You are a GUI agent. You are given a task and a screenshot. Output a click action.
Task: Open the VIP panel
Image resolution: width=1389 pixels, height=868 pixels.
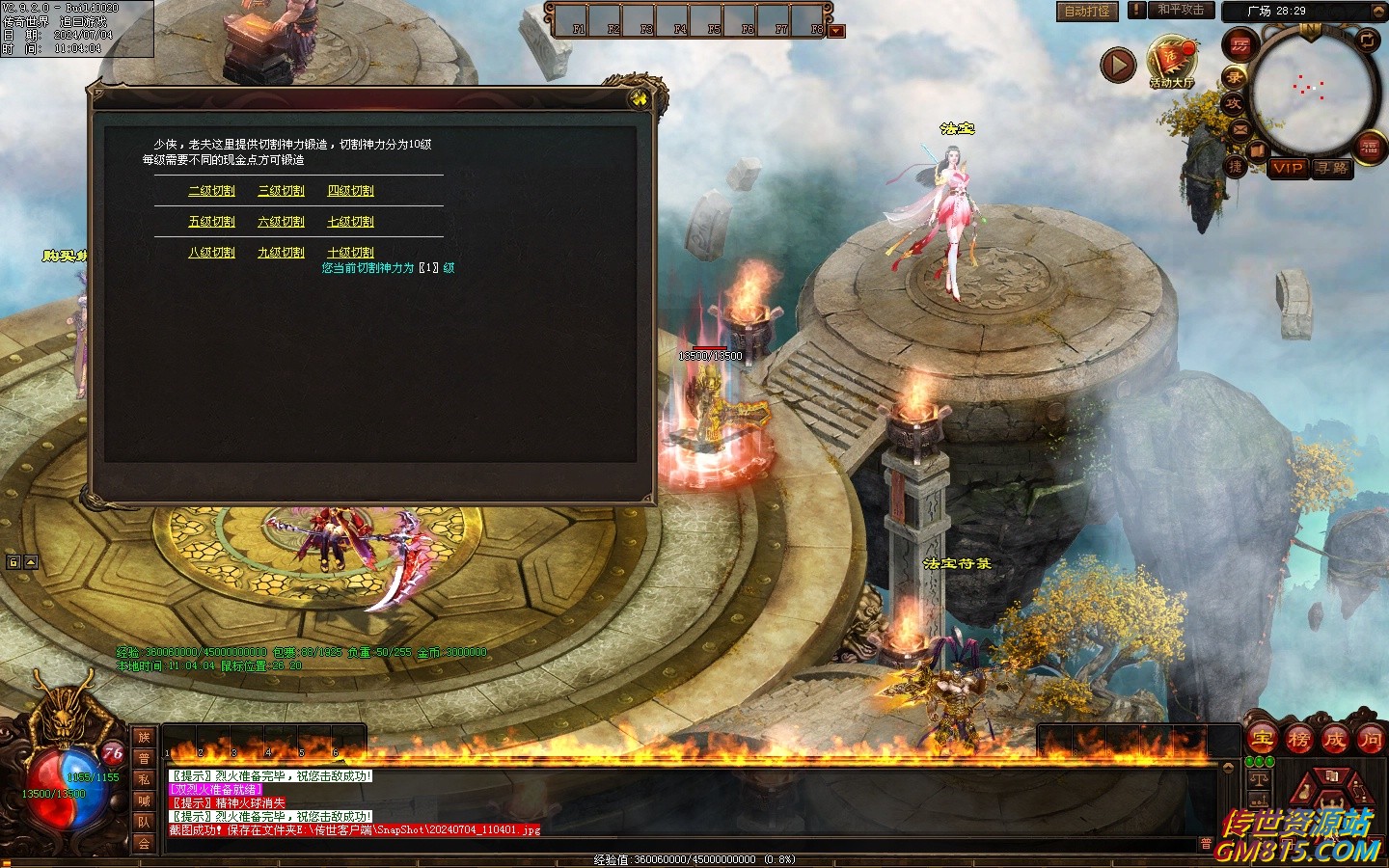(1288, 168)
